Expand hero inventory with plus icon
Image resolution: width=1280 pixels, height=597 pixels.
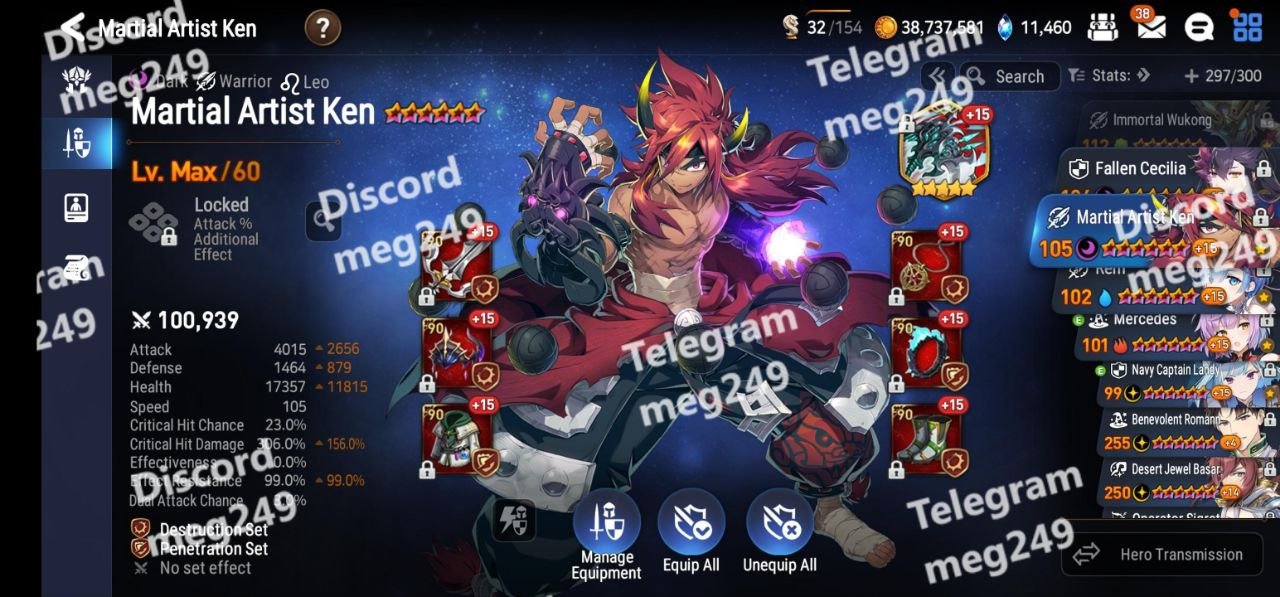1191,76
